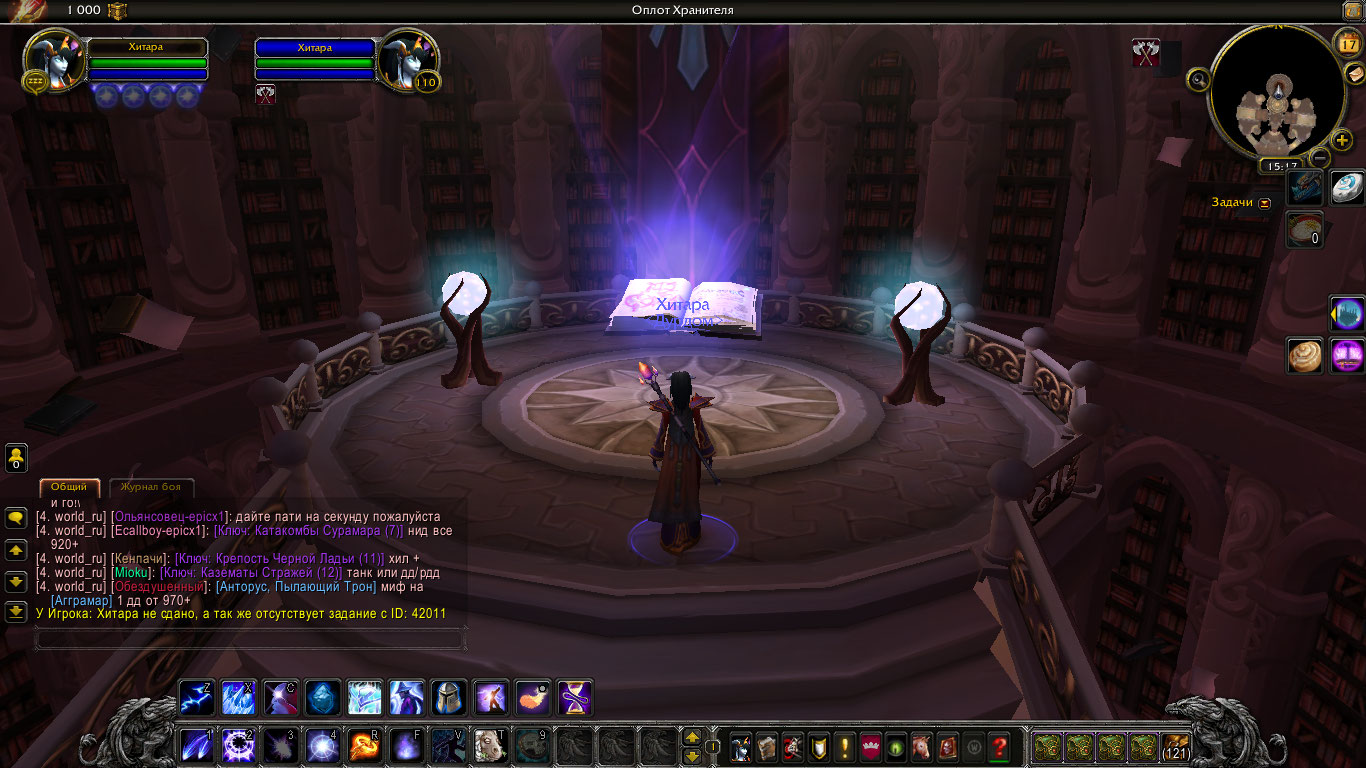Open the character info micro button
Viewport: 1366px width, 768px height.
click(x=741, y=747)
